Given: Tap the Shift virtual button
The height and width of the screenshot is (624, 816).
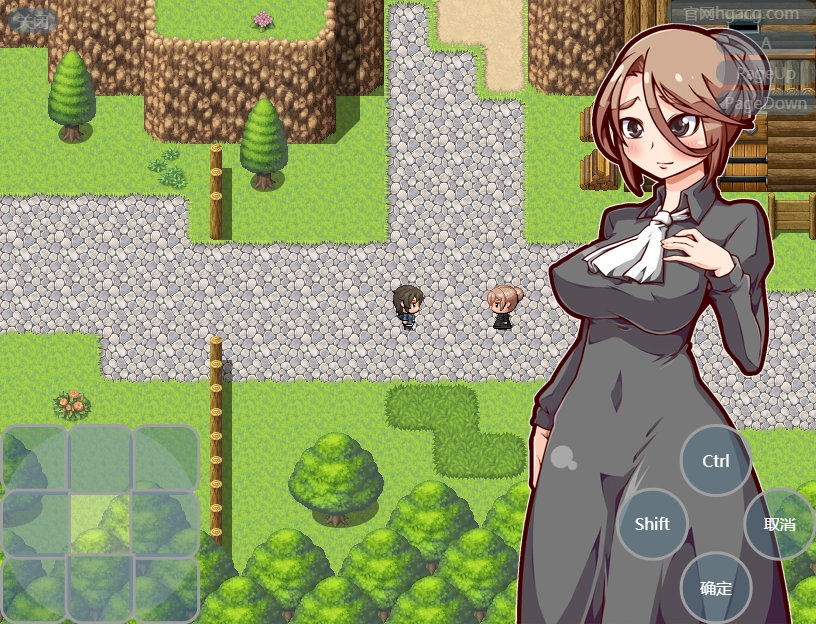Looking at the screenshot, I should click(652, 523).
